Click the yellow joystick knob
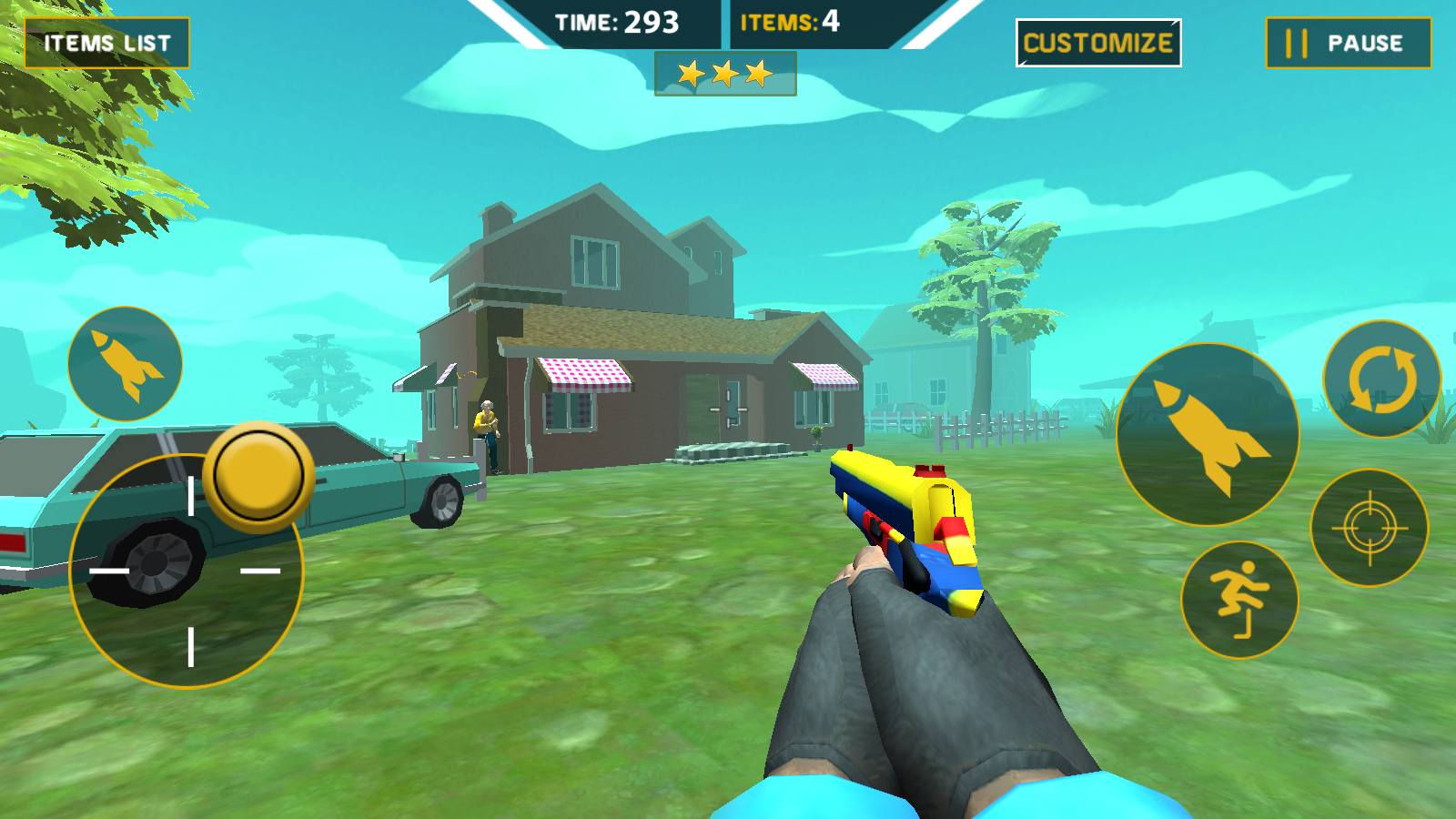This screenshot has height=819, width=1456. (x=259, y=476)
